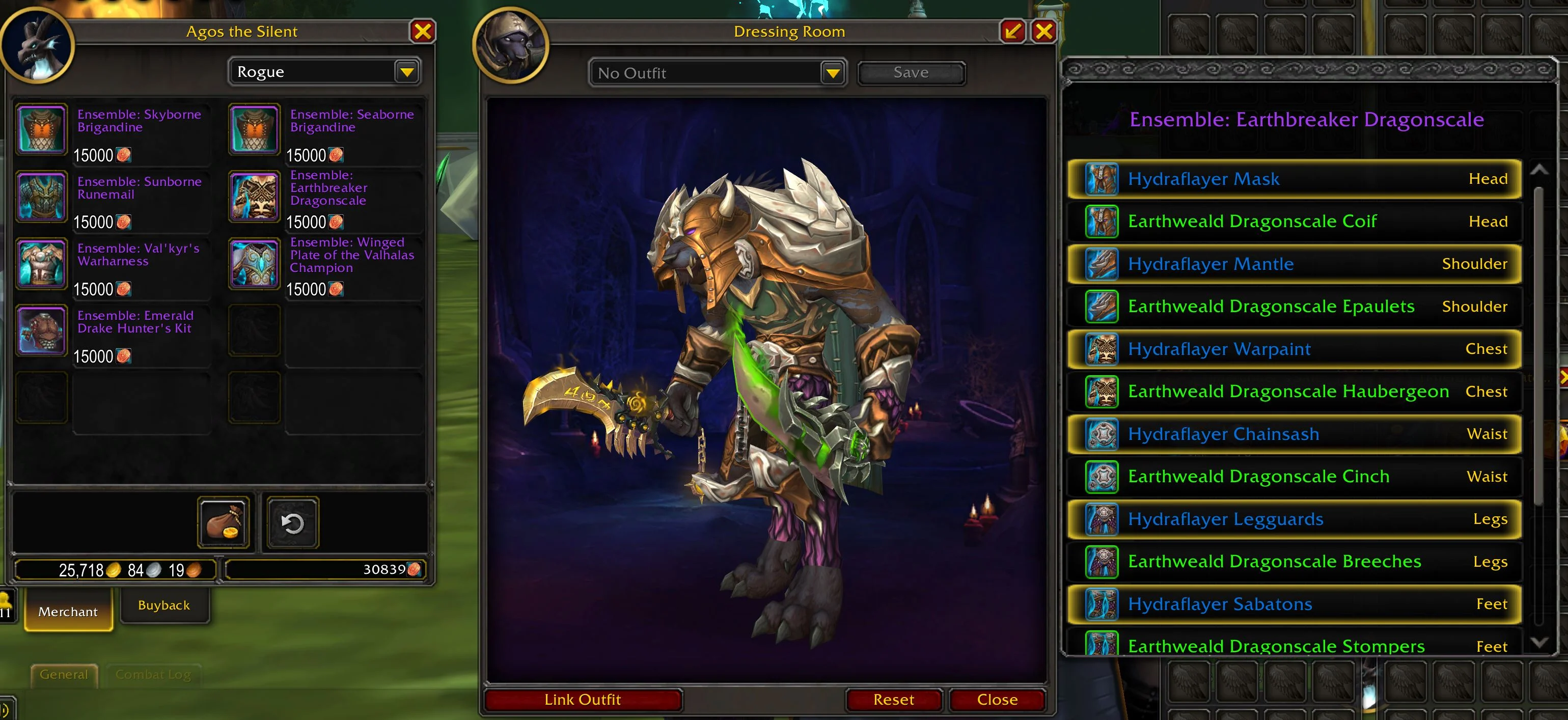
Task: Close the Agos the Silent merchant window
Action: coord(423,31)
